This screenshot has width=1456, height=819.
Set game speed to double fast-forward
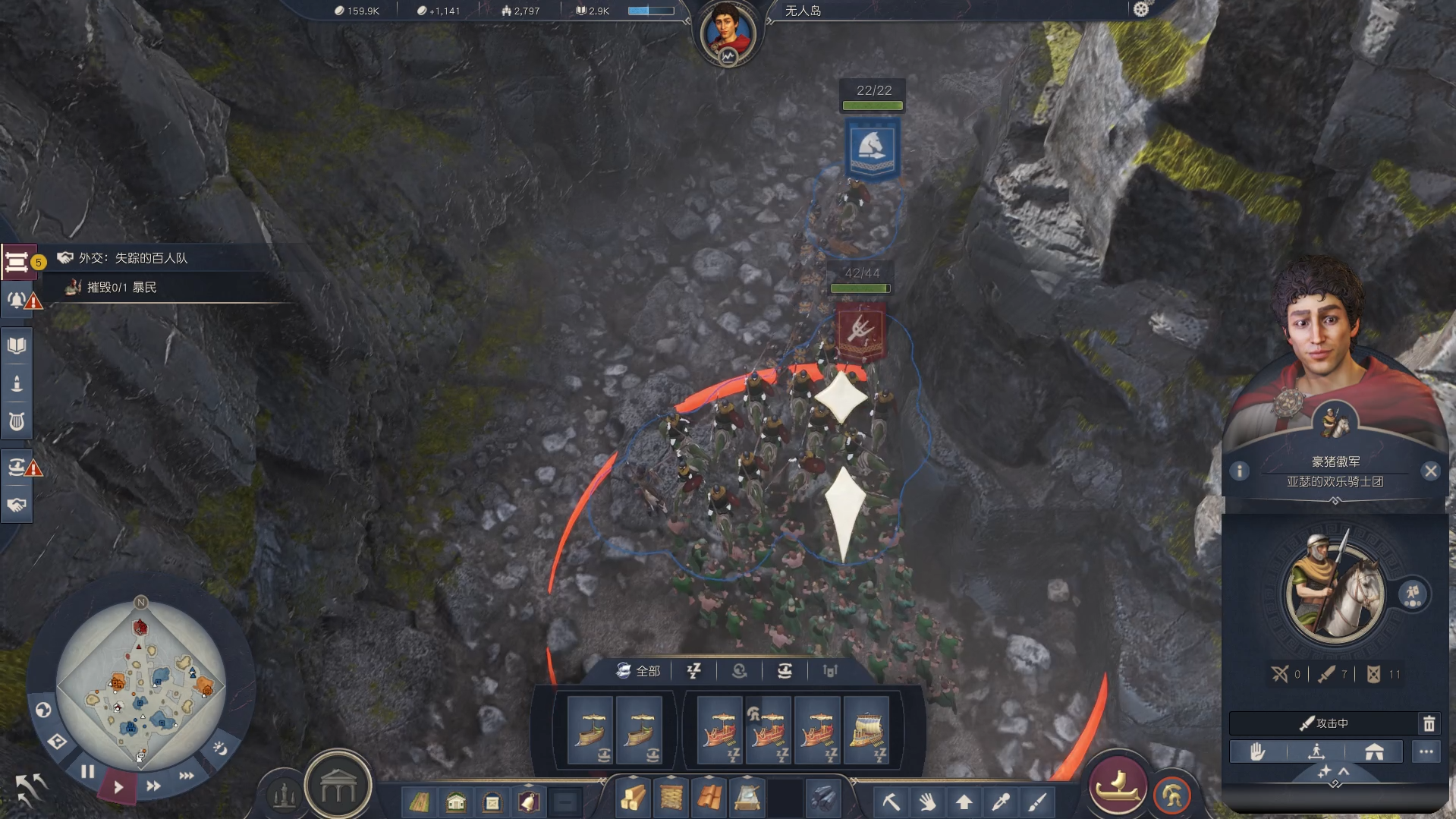153,786
